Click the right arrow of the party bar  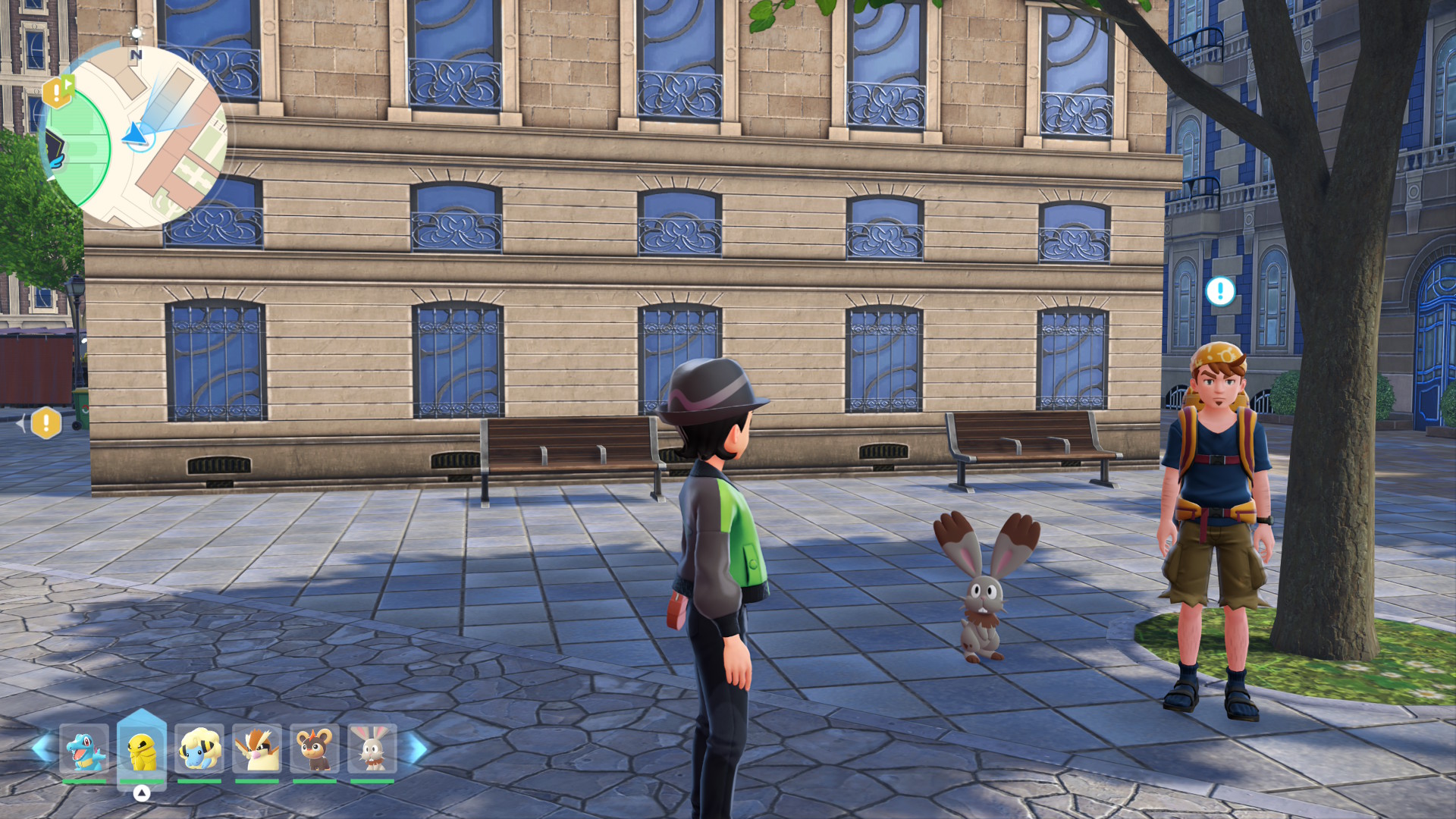[415, 748]
